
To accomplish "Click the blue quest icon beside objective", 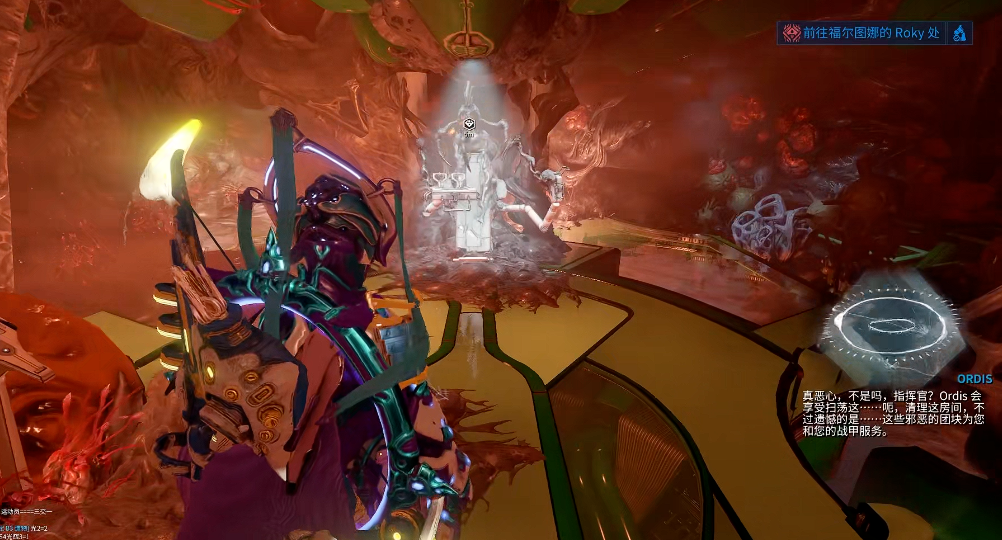I will coord(959,33).
